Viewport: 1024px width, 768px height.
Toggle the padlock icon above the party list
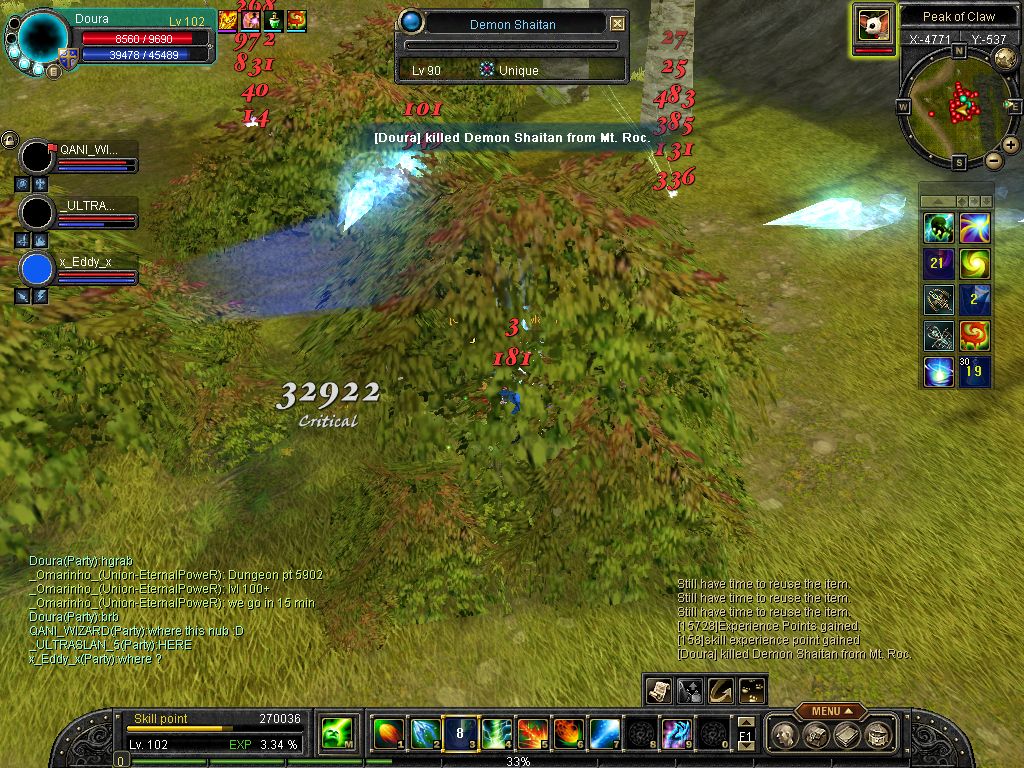(9, 139)
